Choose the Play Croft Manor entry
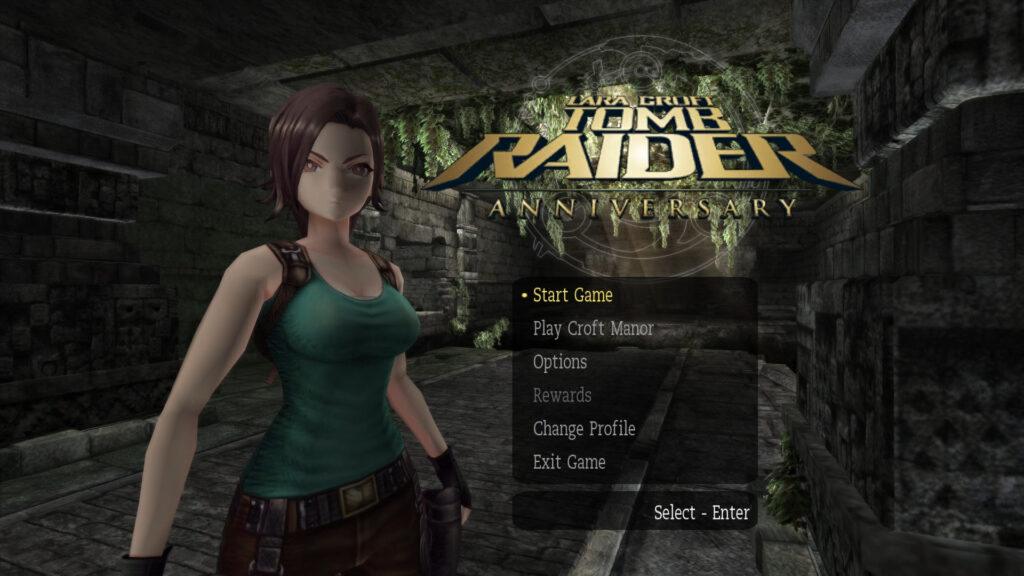 tap(593, 329)
